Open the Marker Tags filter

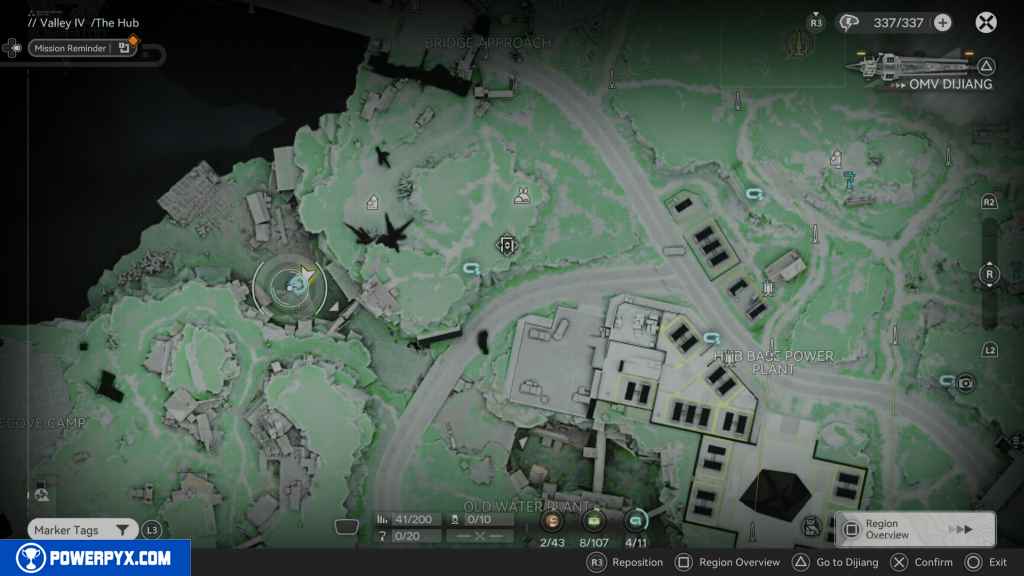(x=82, y=530)
